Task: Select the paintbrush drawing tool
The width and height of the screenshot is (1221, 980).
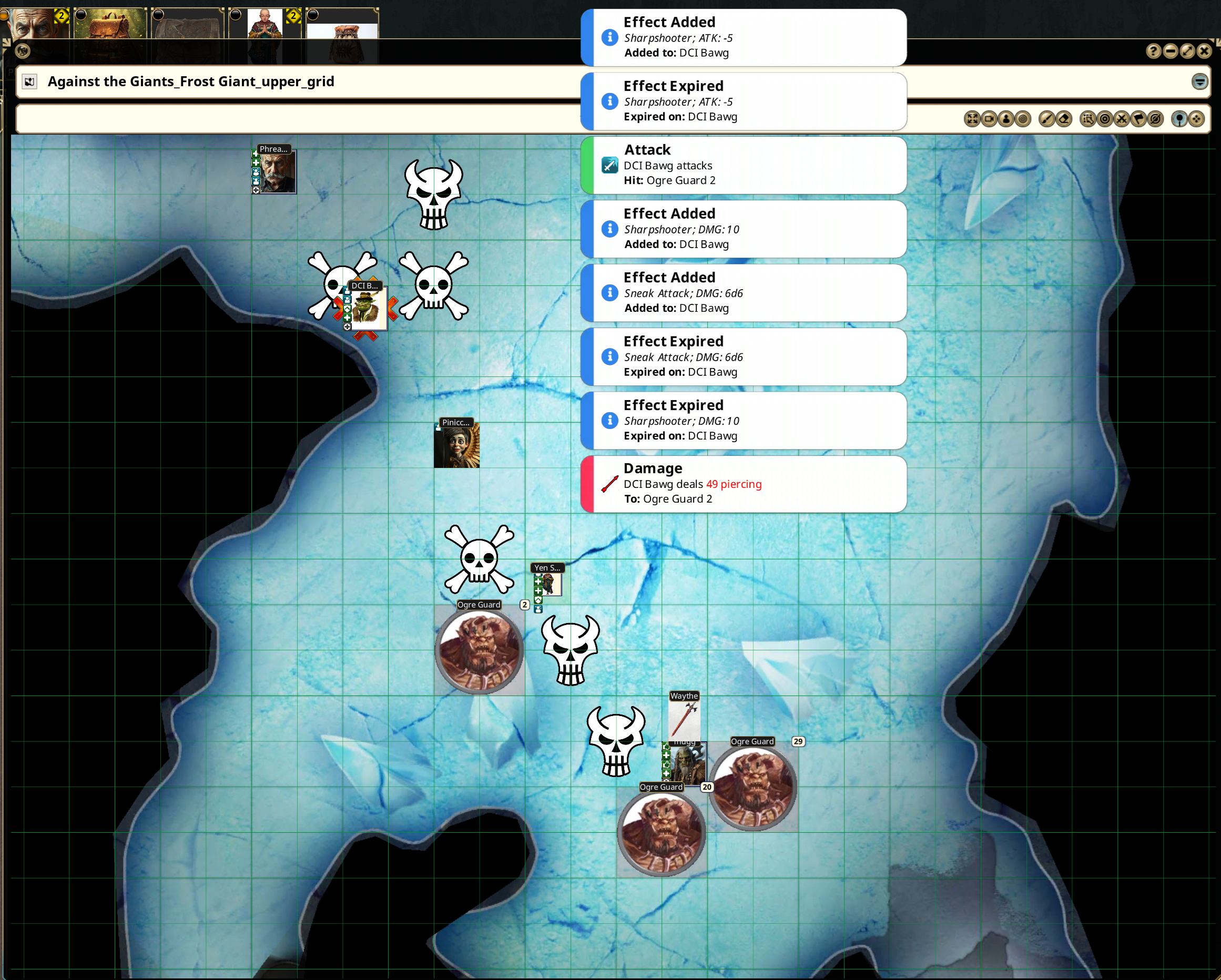Action: click(1047, 119)
